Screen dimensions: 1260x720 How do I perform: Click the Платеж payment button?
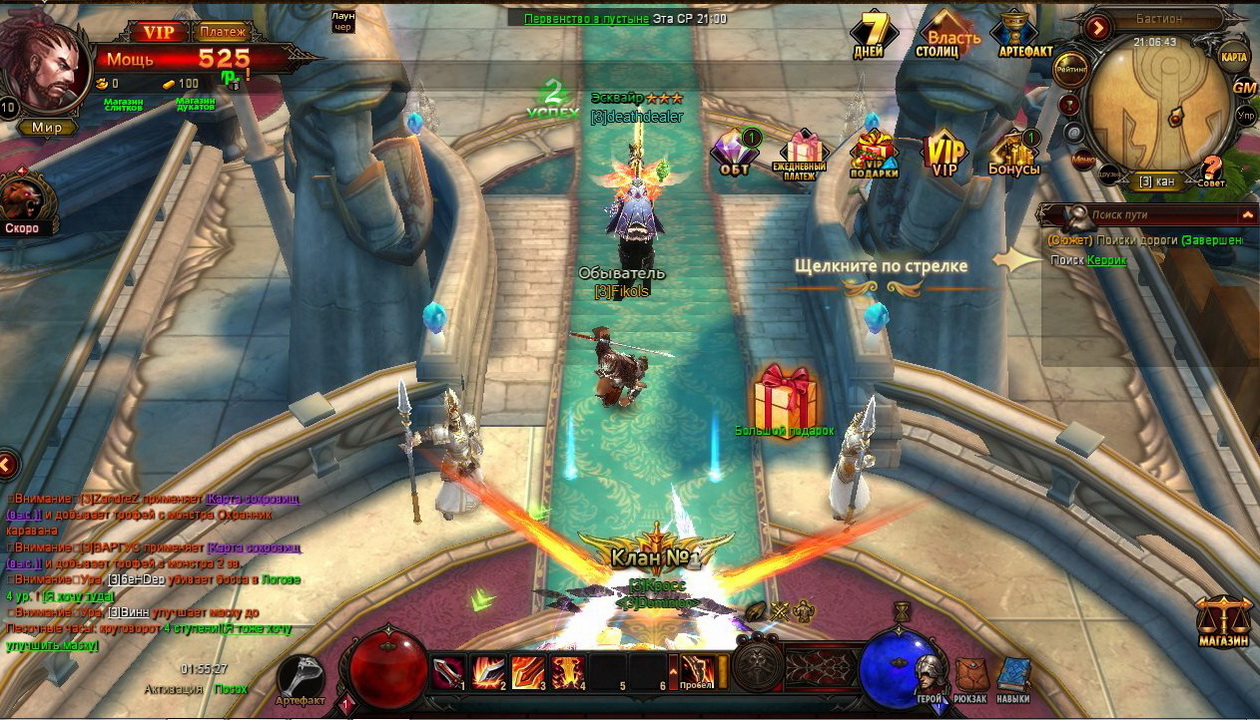tap(223, 32)
